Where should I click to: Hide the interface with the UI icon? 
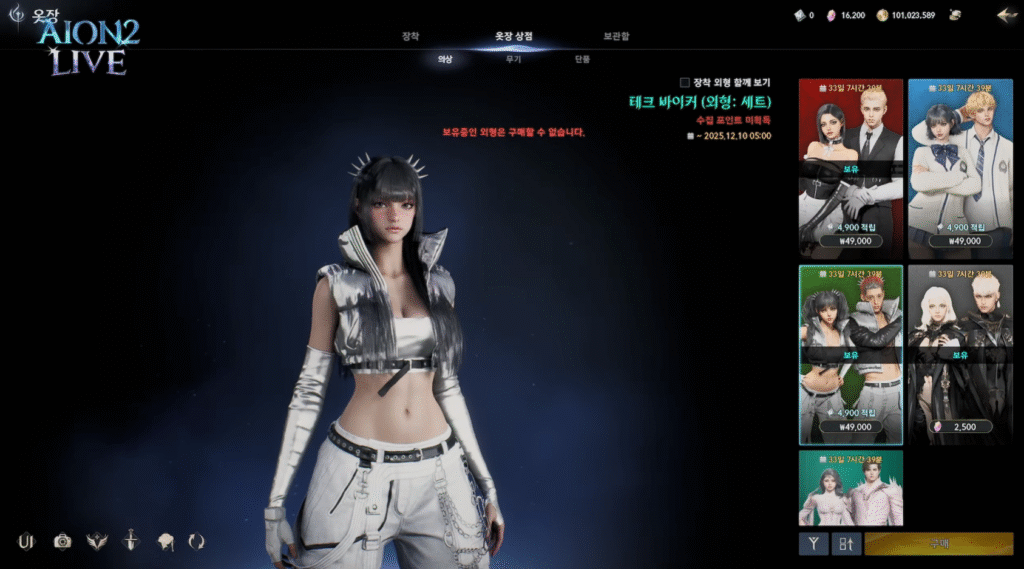click(27, 541)
